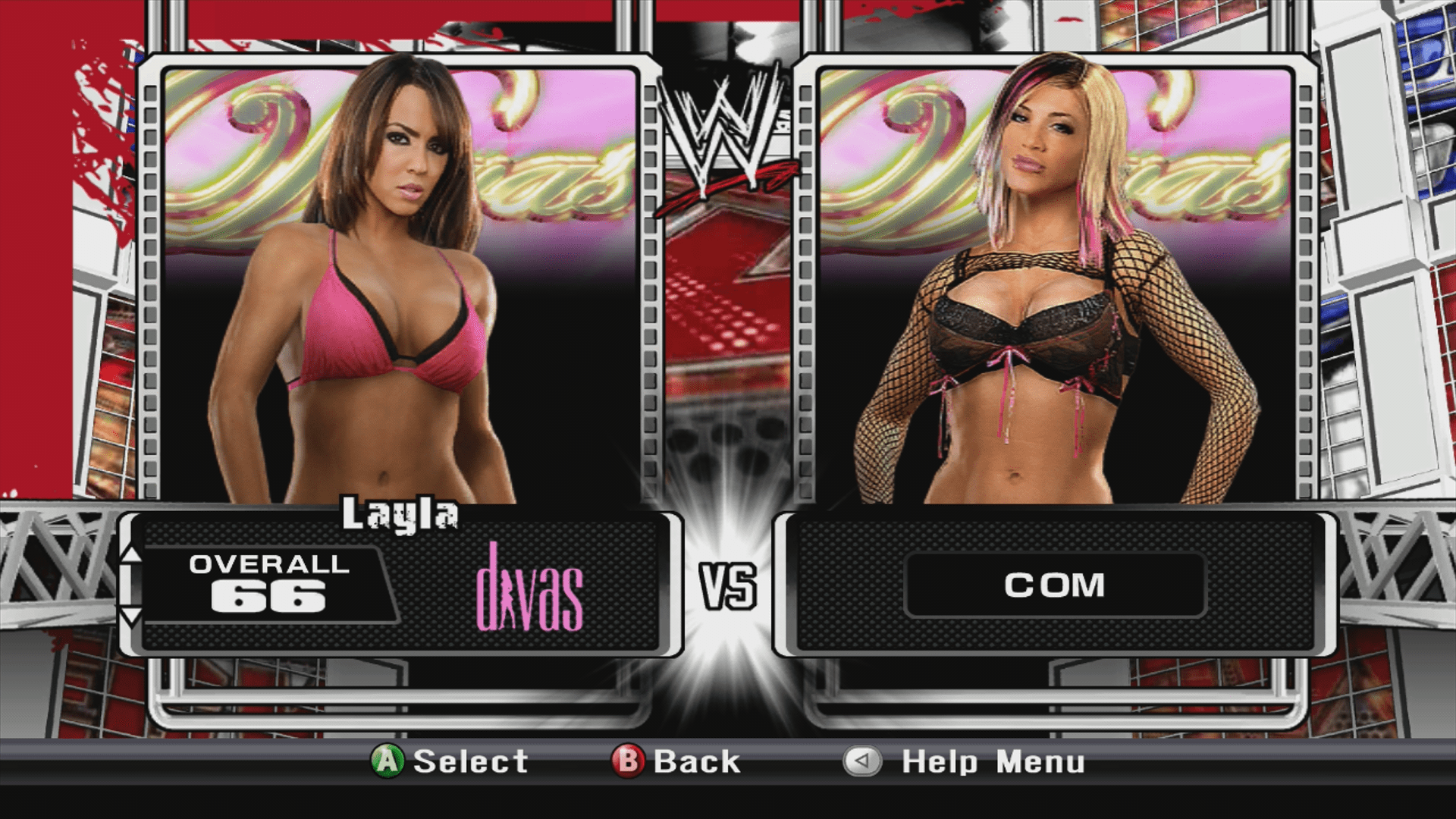Viewport: 1456px width, 819px height.
Task: Switch opponent slot from COM to player
Action: (1058, 584)
